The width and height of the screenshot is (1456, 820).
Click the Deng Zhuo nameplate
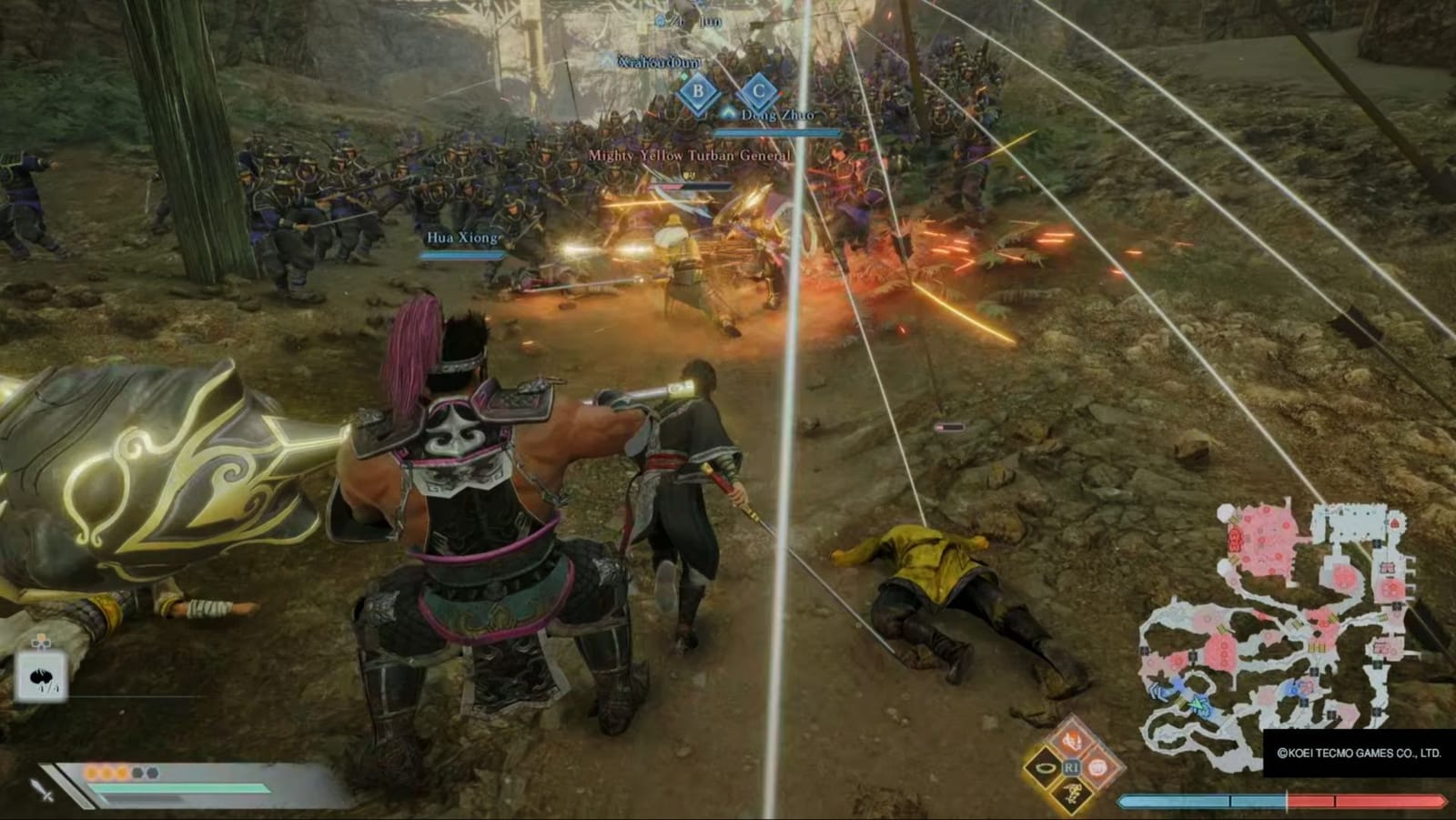[778, 116]
